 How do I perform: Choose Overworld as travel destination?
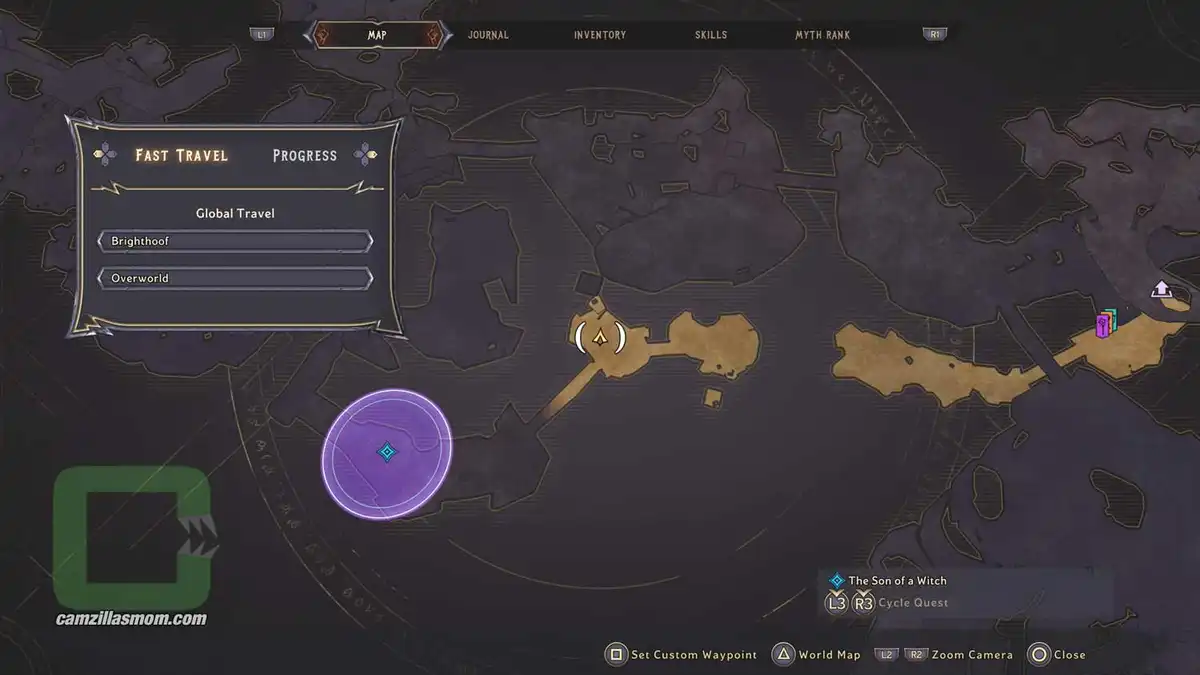point(235,278)
